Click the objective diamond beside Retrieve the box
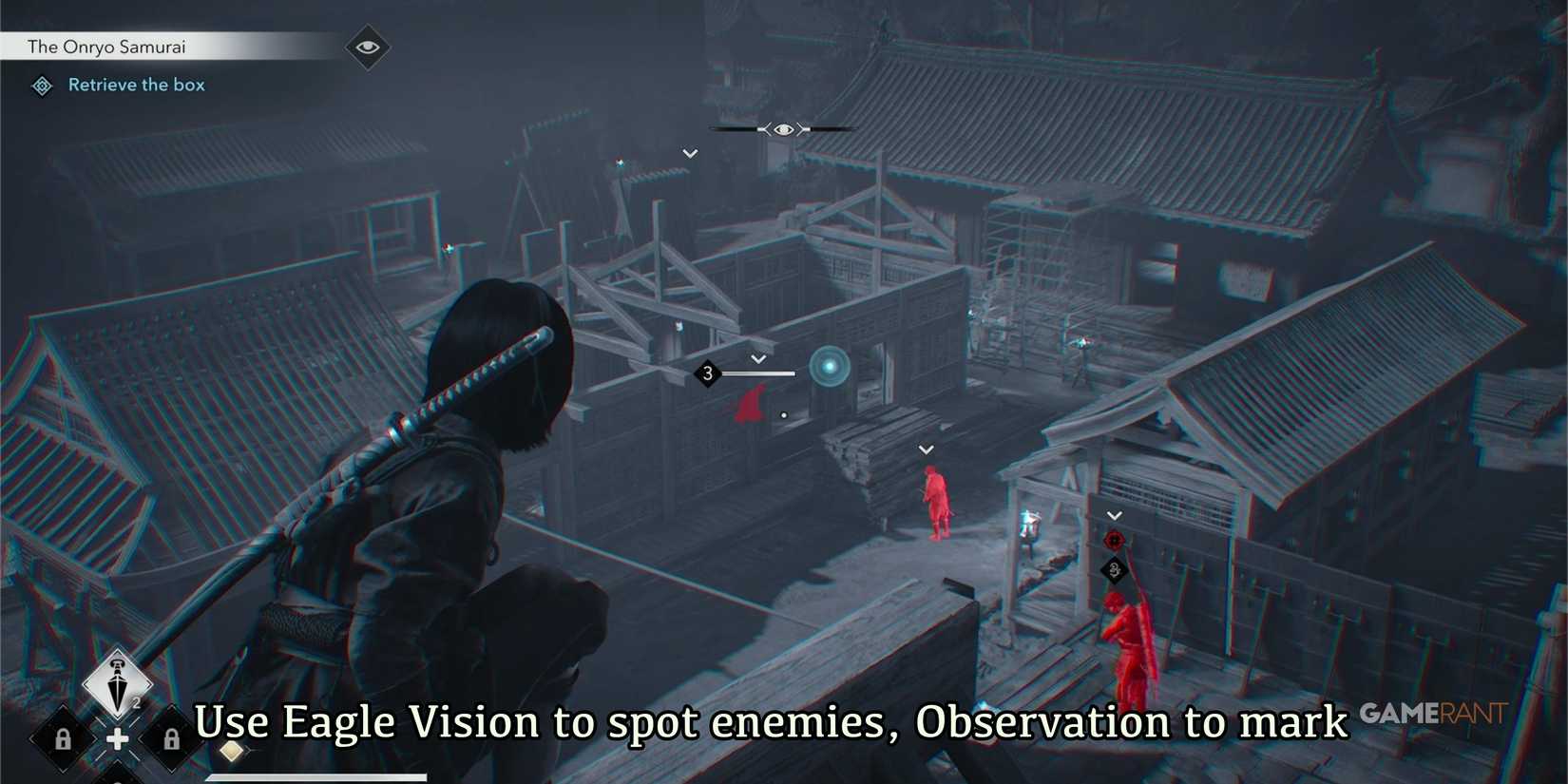Screen dimensions: 1568x784 point(40,86)
